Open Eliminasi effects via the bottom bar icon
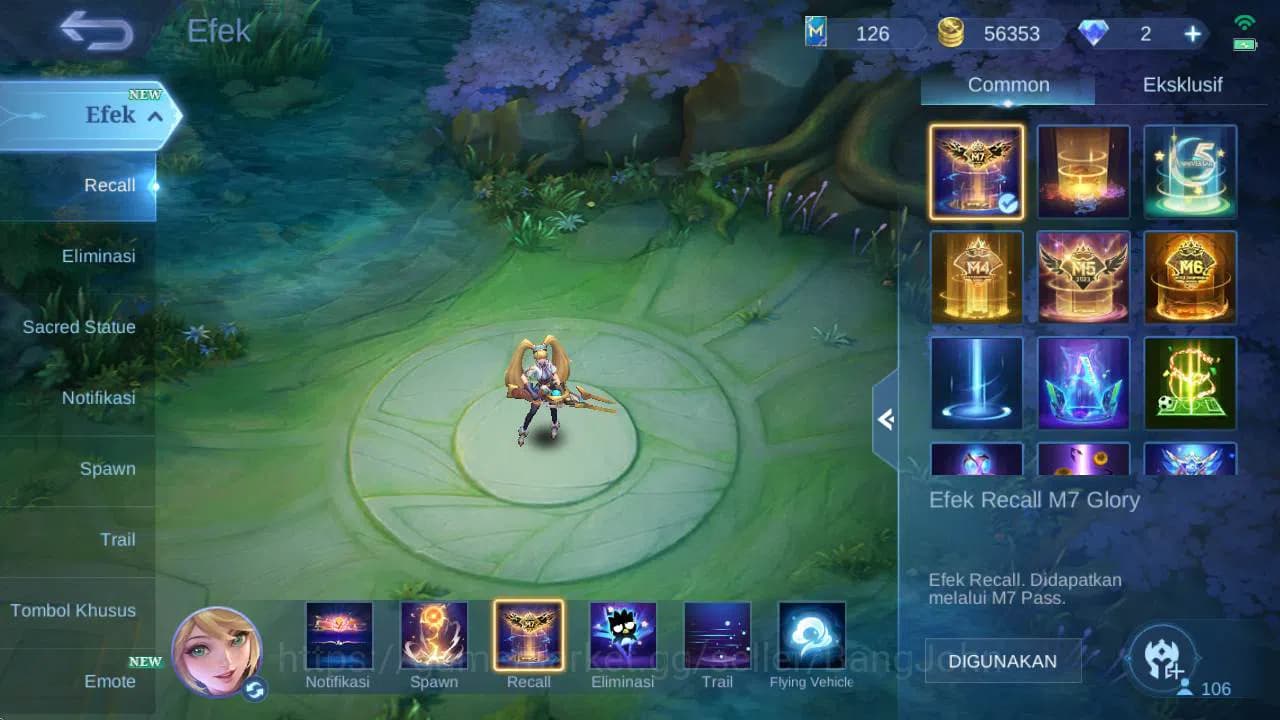Screen dimensions: 1280x720 pos(622,634)
